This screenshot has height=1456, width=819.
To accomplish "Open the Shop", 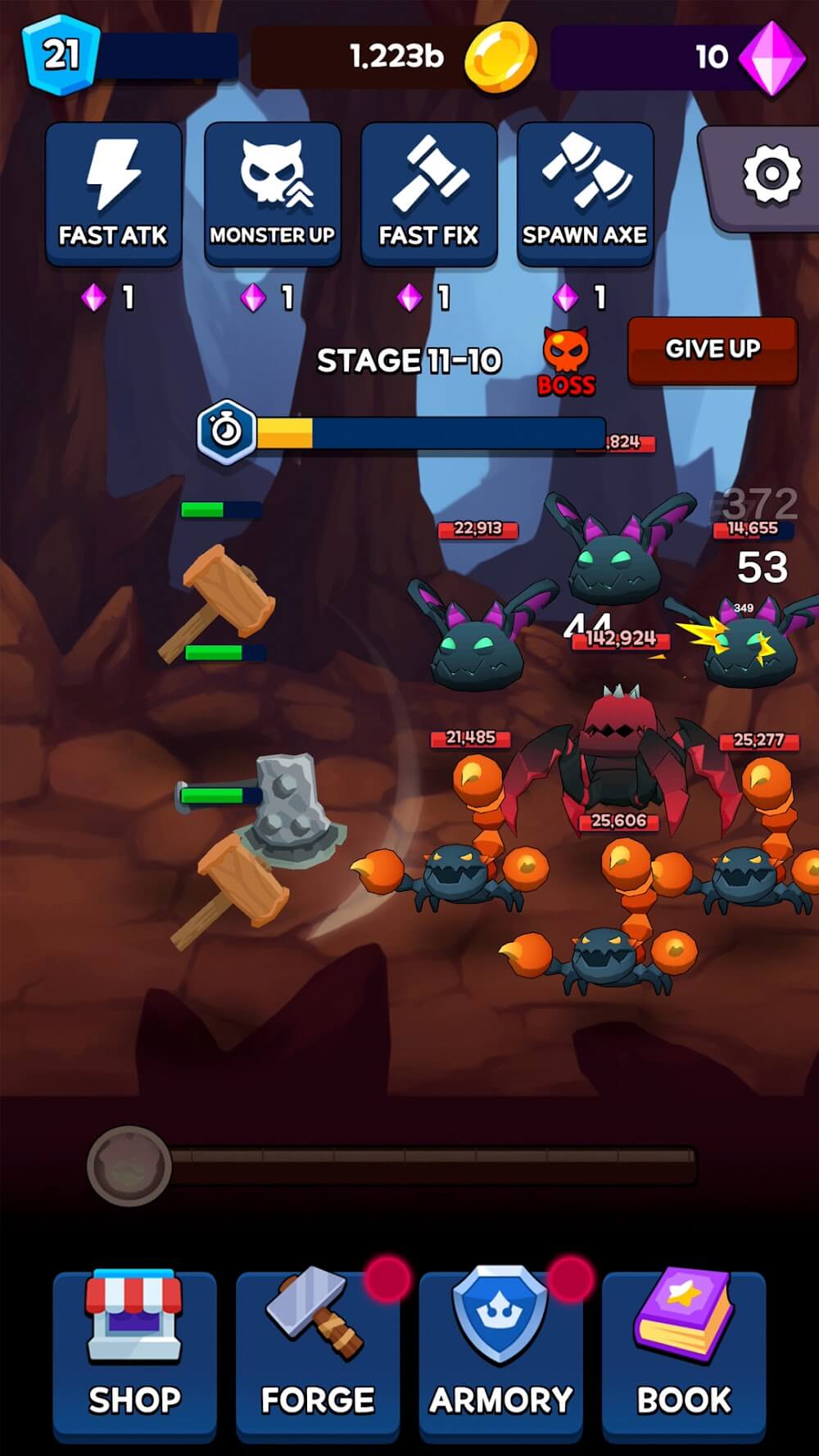I will coord(134,1355).
